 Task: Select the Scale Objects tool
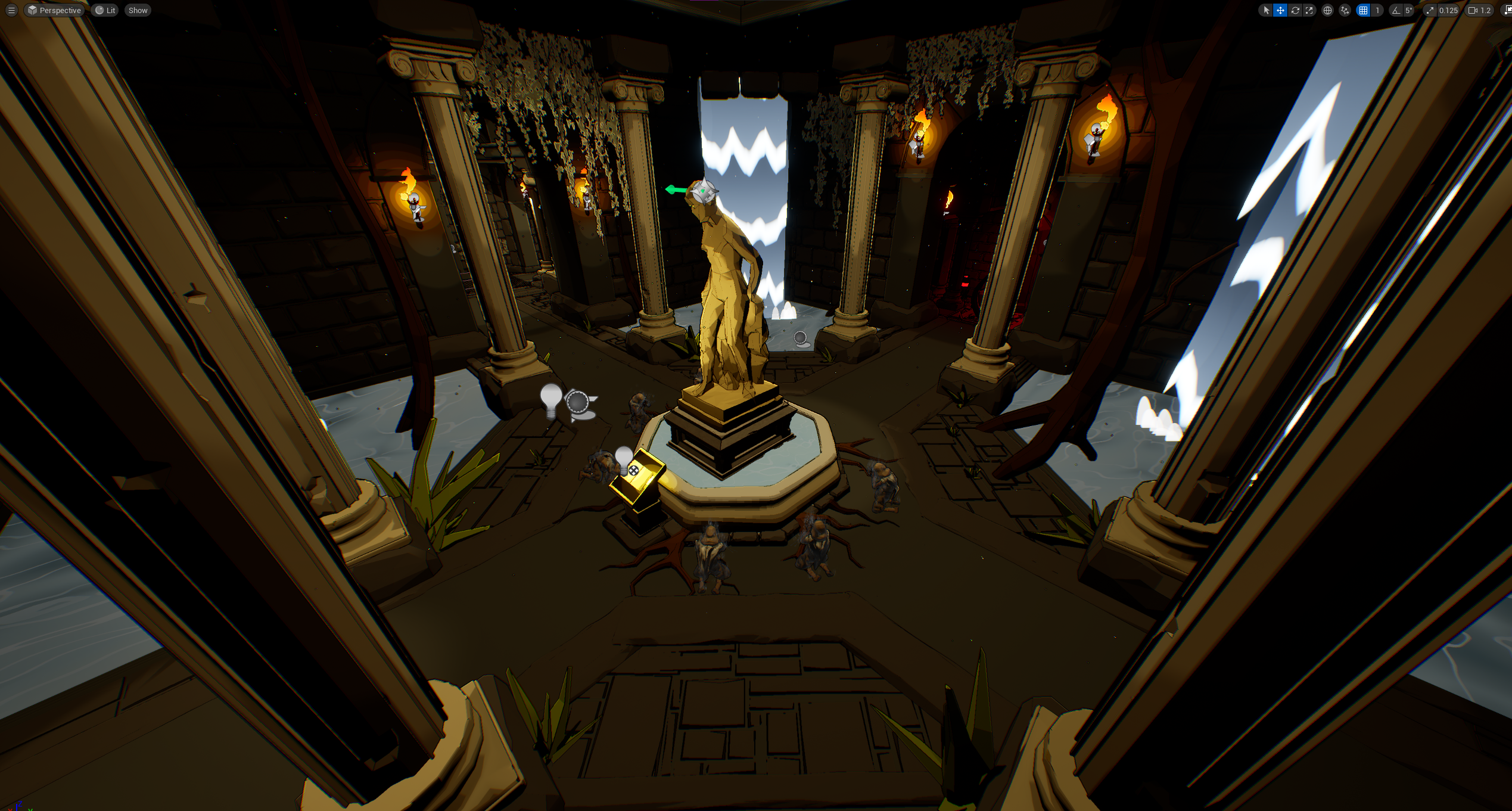click(1309, 10)
